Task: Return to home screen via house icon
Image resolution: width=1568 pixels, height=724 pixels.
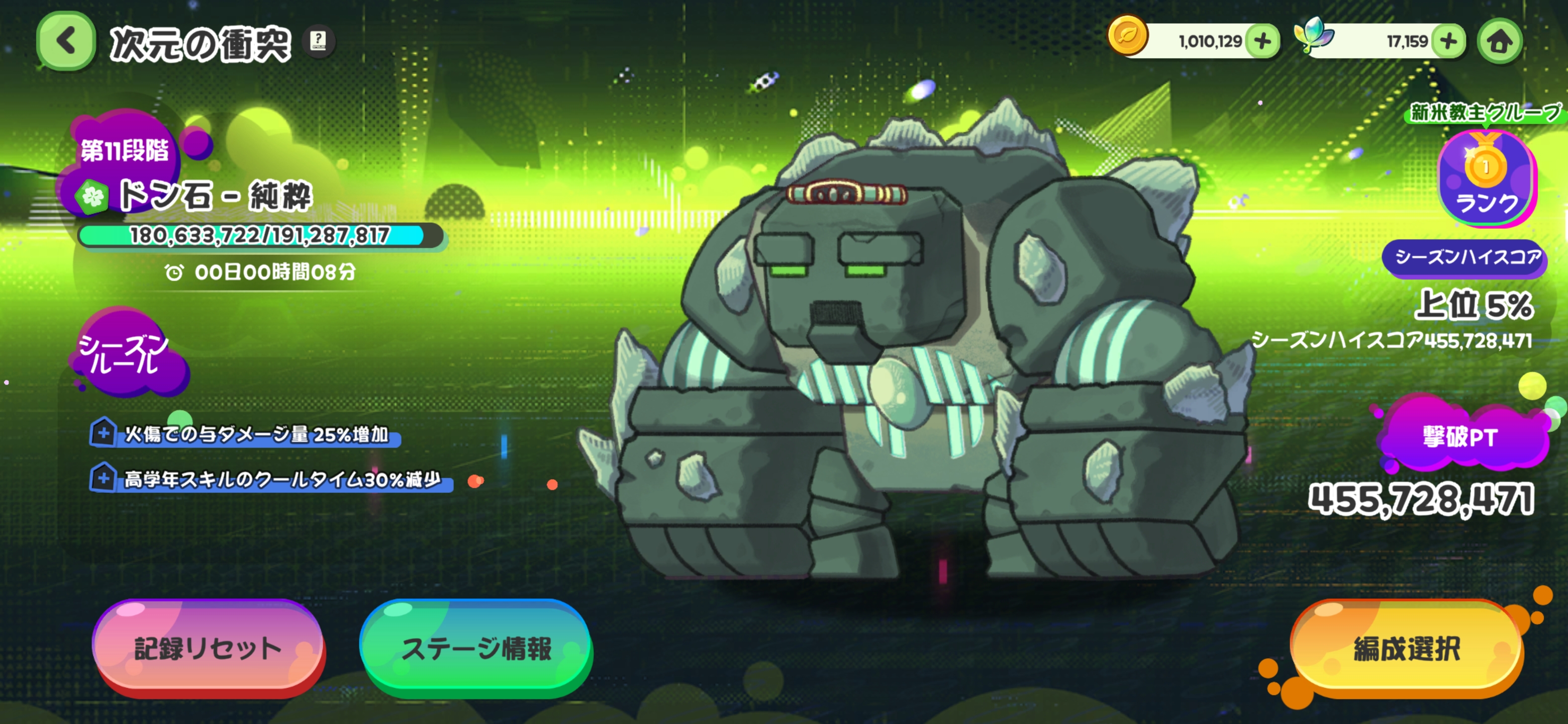Action: click(x=1499, y=41)
